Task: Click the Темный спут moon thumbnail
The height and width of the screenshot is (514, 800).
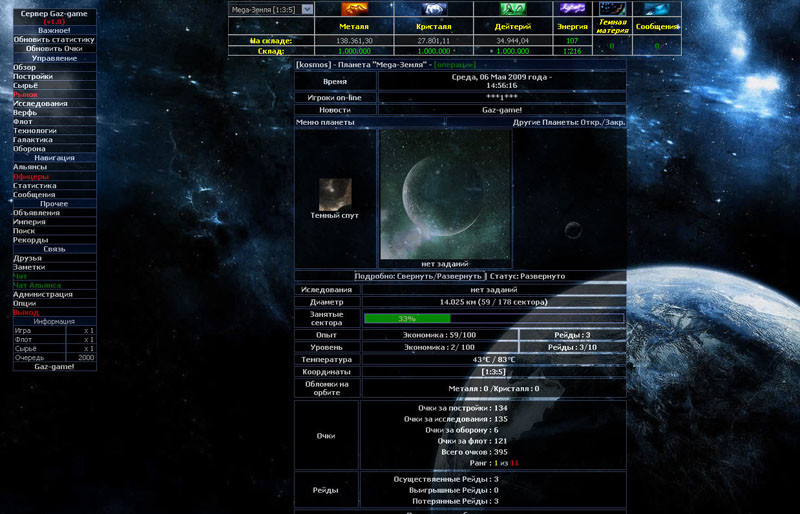Action: point(335,193)
